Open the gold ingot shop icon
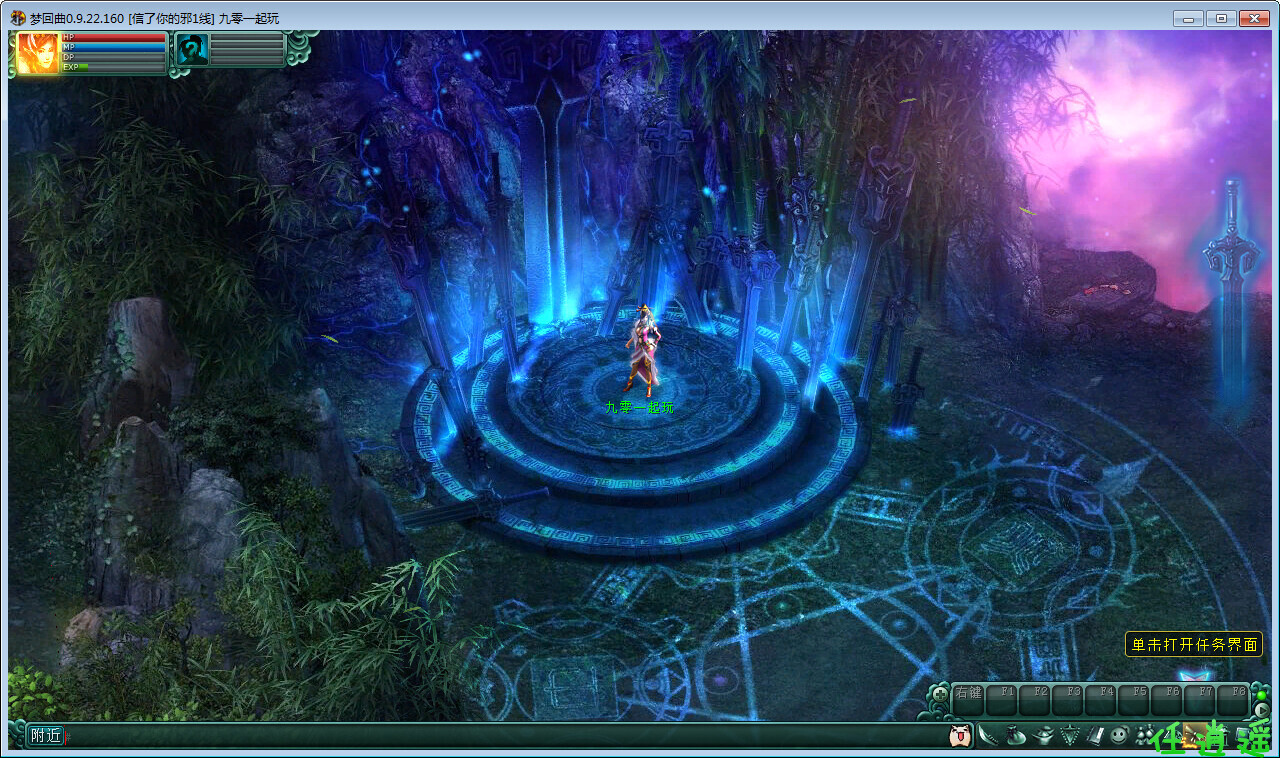The image size is (1280, 758). (1044, 737)
